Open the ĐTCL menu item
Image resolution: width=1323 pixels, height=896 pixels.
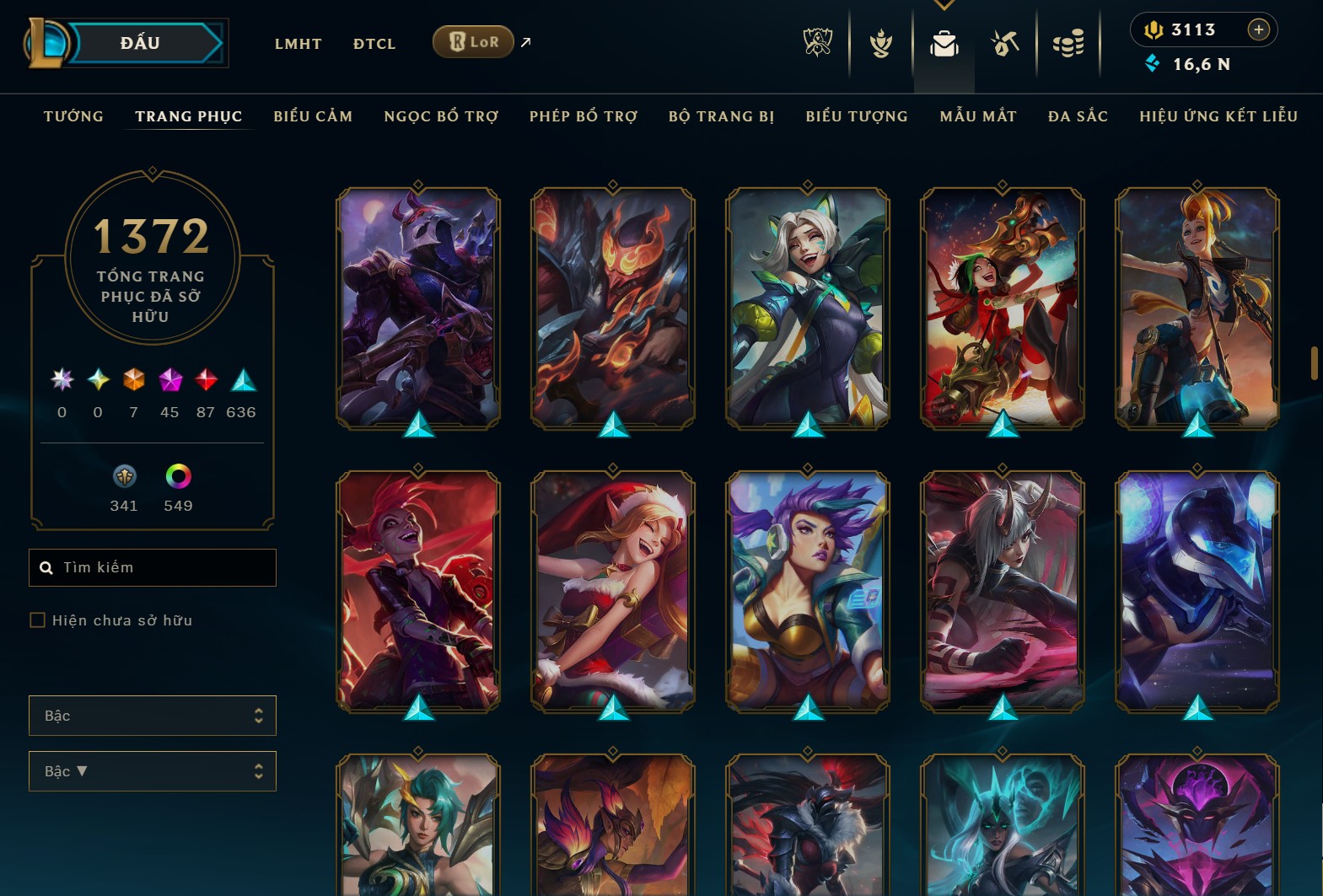click(x=374, y=44)
